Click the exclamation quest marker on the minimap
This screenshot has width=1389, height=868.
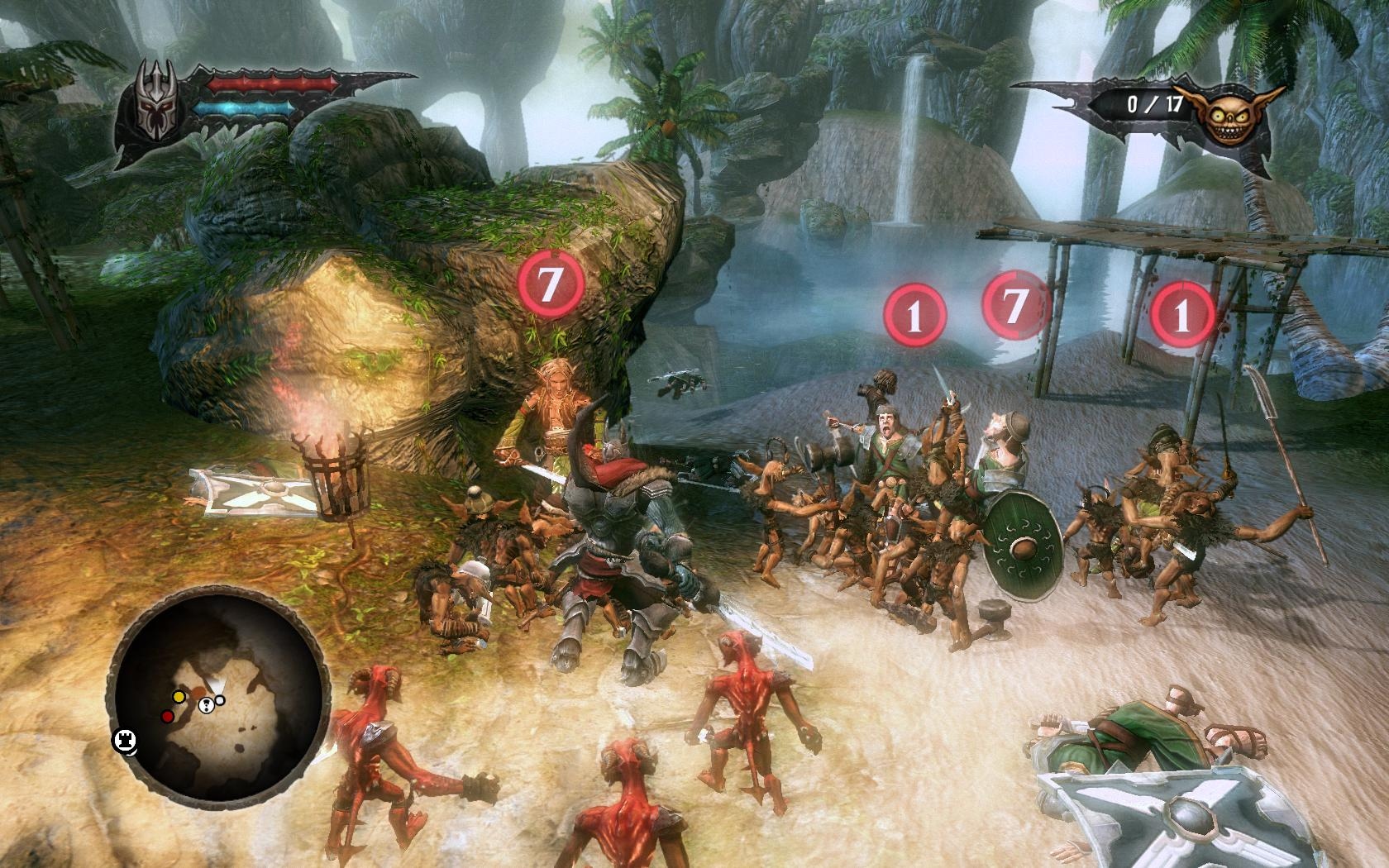pos(206,705)
